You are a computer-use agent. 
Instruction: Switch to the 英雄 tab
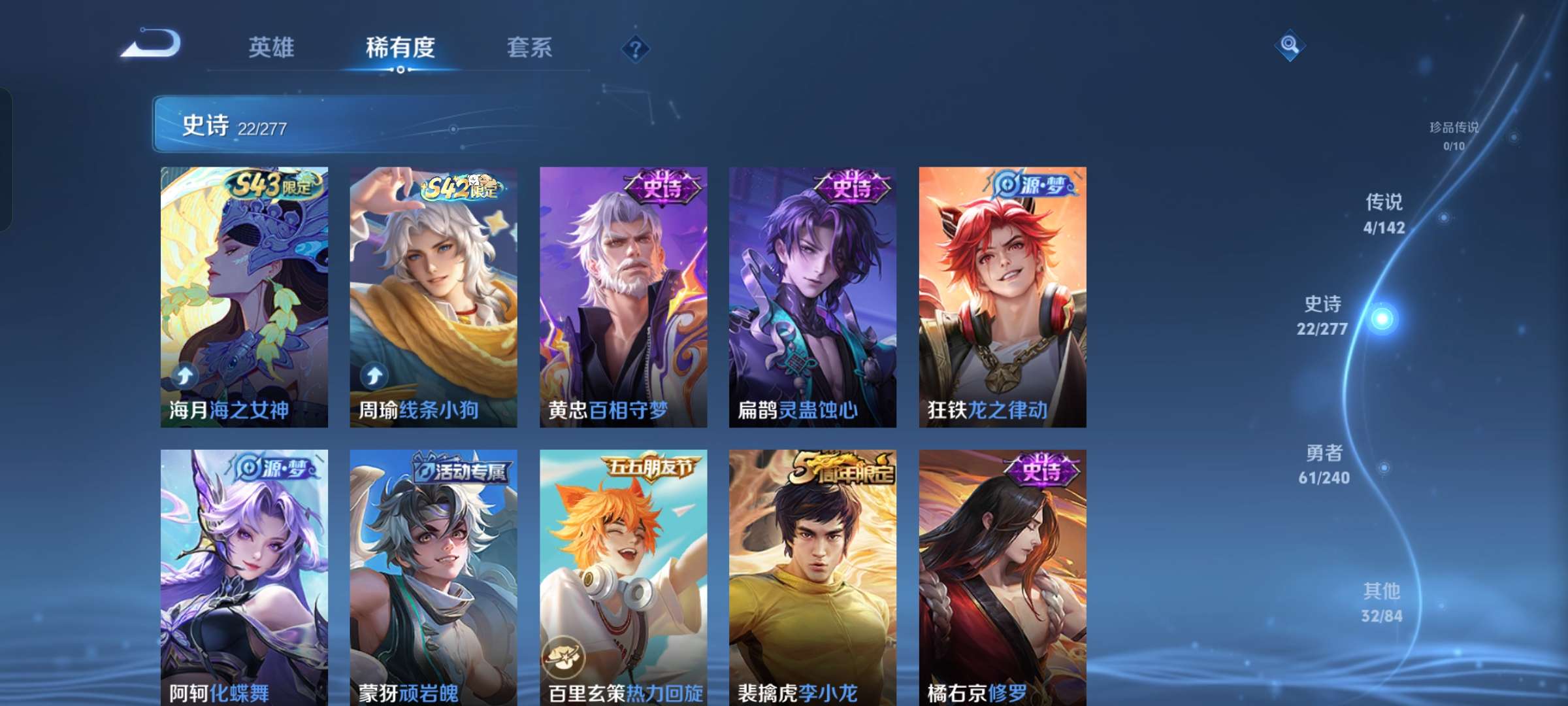270,47
